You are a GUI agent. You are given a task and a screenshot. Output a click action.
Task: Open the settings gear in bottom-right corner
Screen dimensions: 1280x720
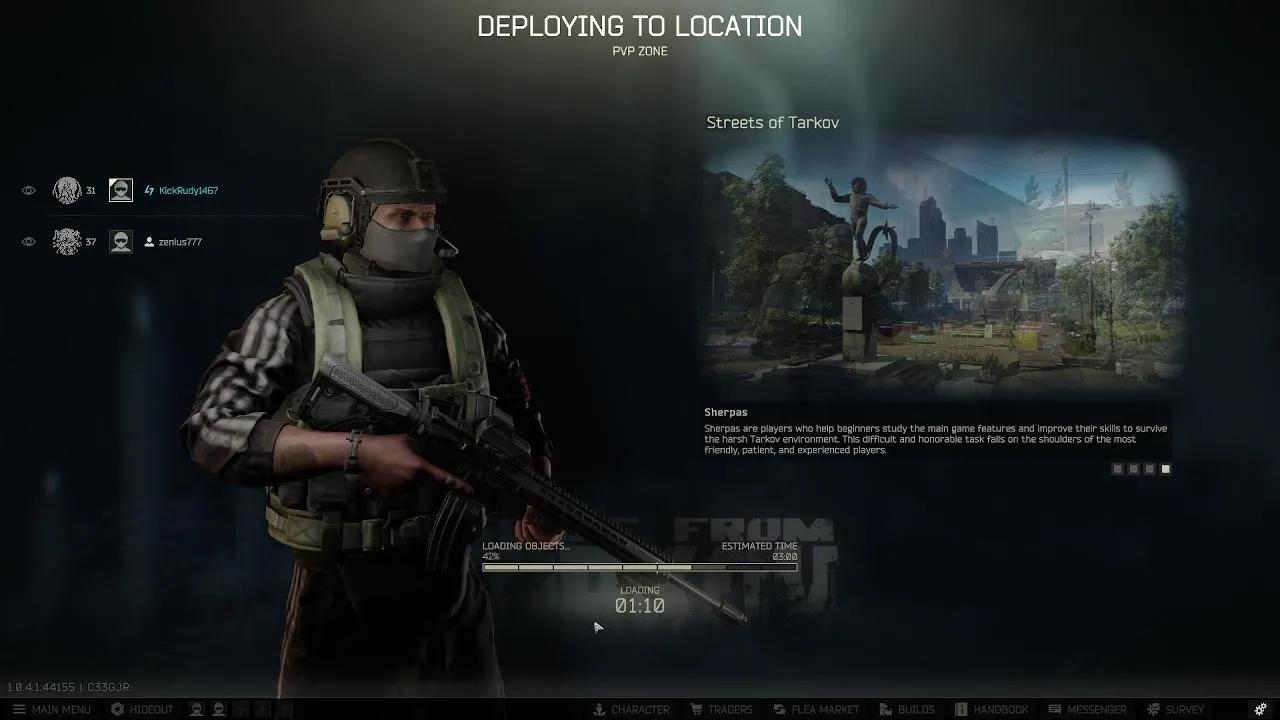[1259, 709]
